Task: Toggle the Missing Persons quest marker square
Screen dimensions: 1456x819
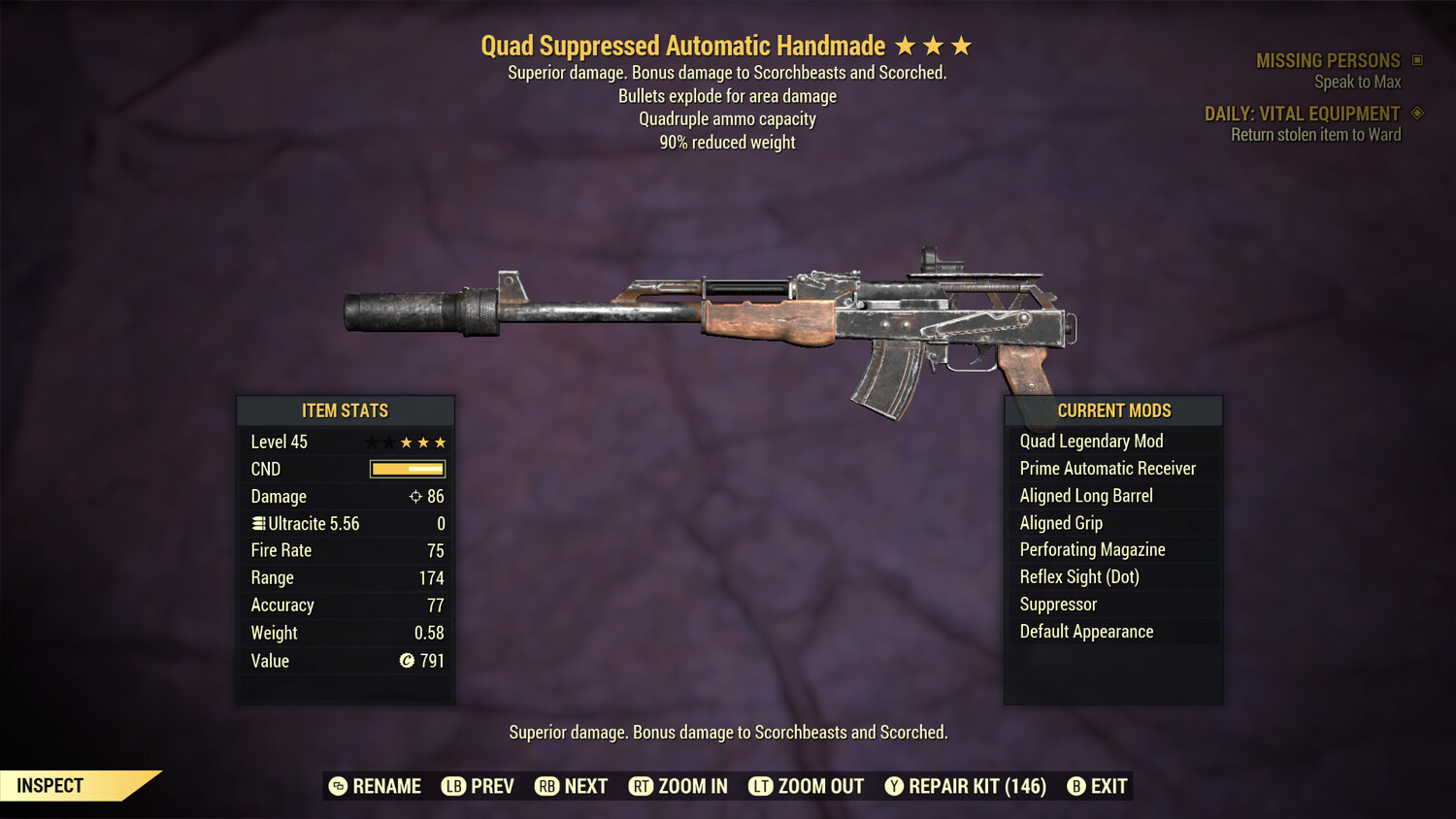Action: [x=1418, y=59]
